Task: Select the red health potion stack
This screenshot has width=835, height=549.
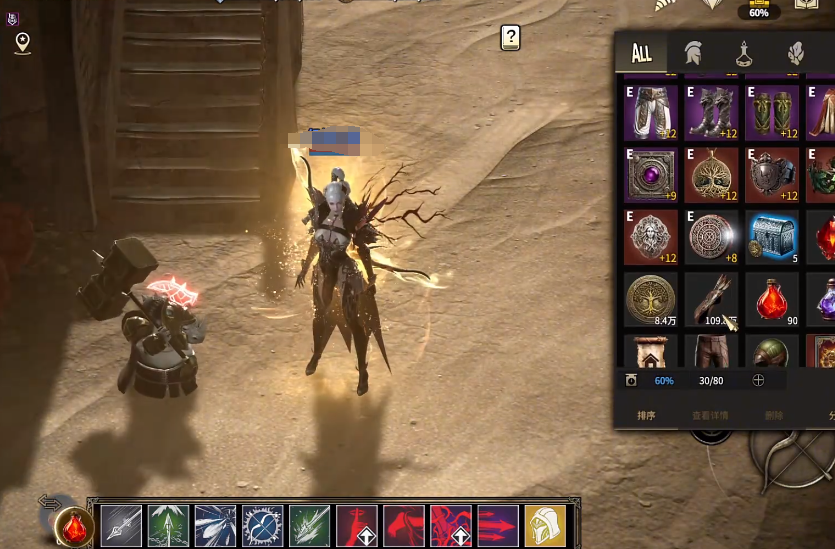Action: point(772,298)
